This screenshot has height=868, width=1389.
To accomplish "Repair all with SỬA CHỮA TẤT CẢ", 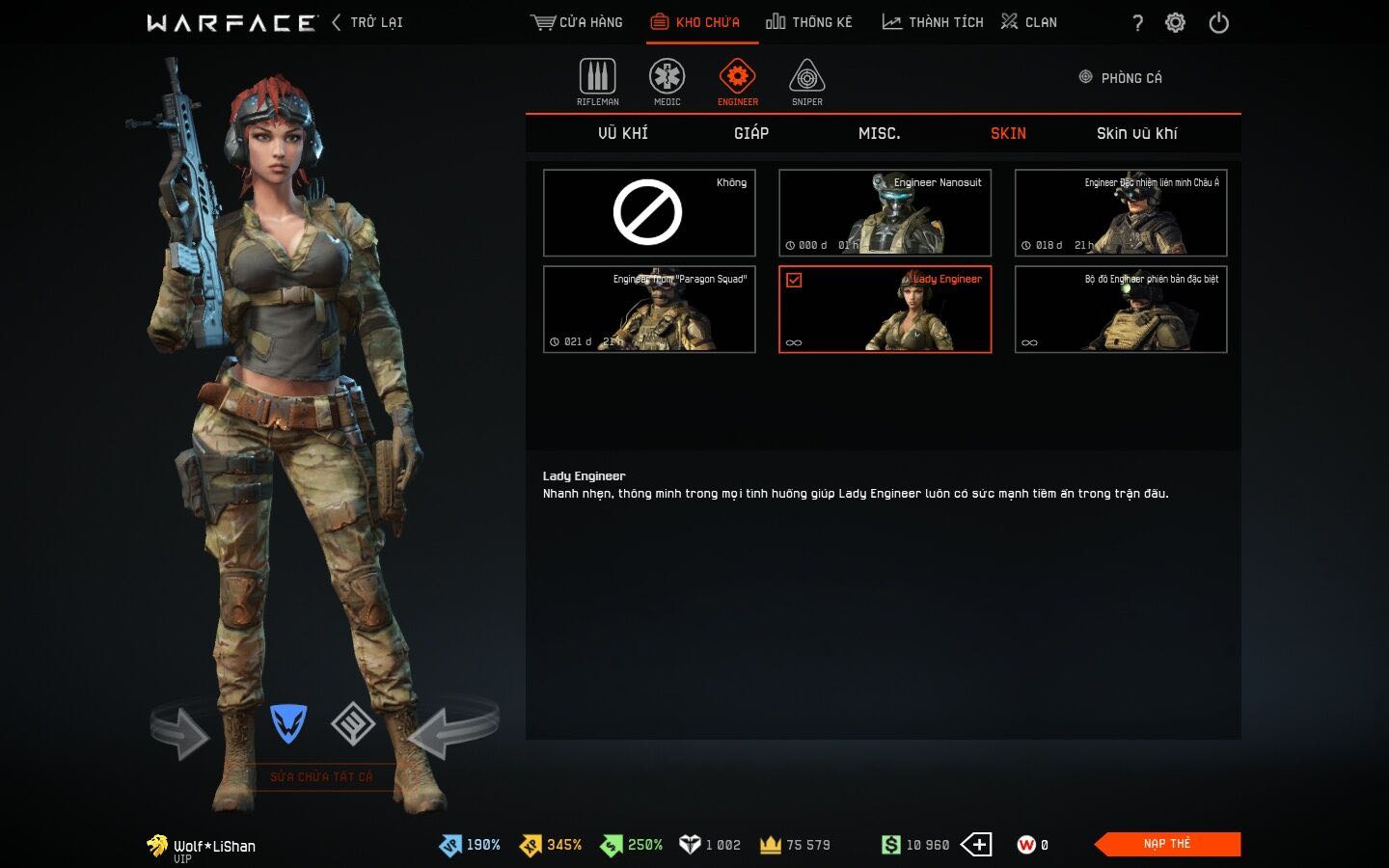I will [321, 776].
